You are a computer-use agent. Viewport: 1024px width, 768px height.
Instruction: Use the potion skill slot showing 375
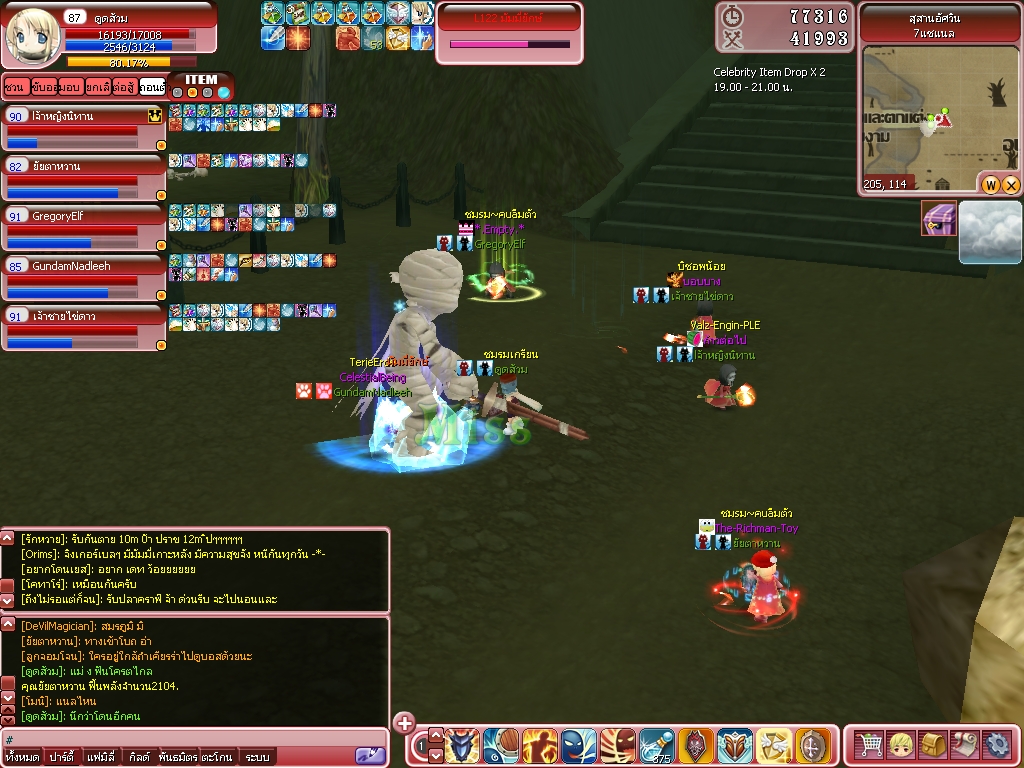[656, 746]
